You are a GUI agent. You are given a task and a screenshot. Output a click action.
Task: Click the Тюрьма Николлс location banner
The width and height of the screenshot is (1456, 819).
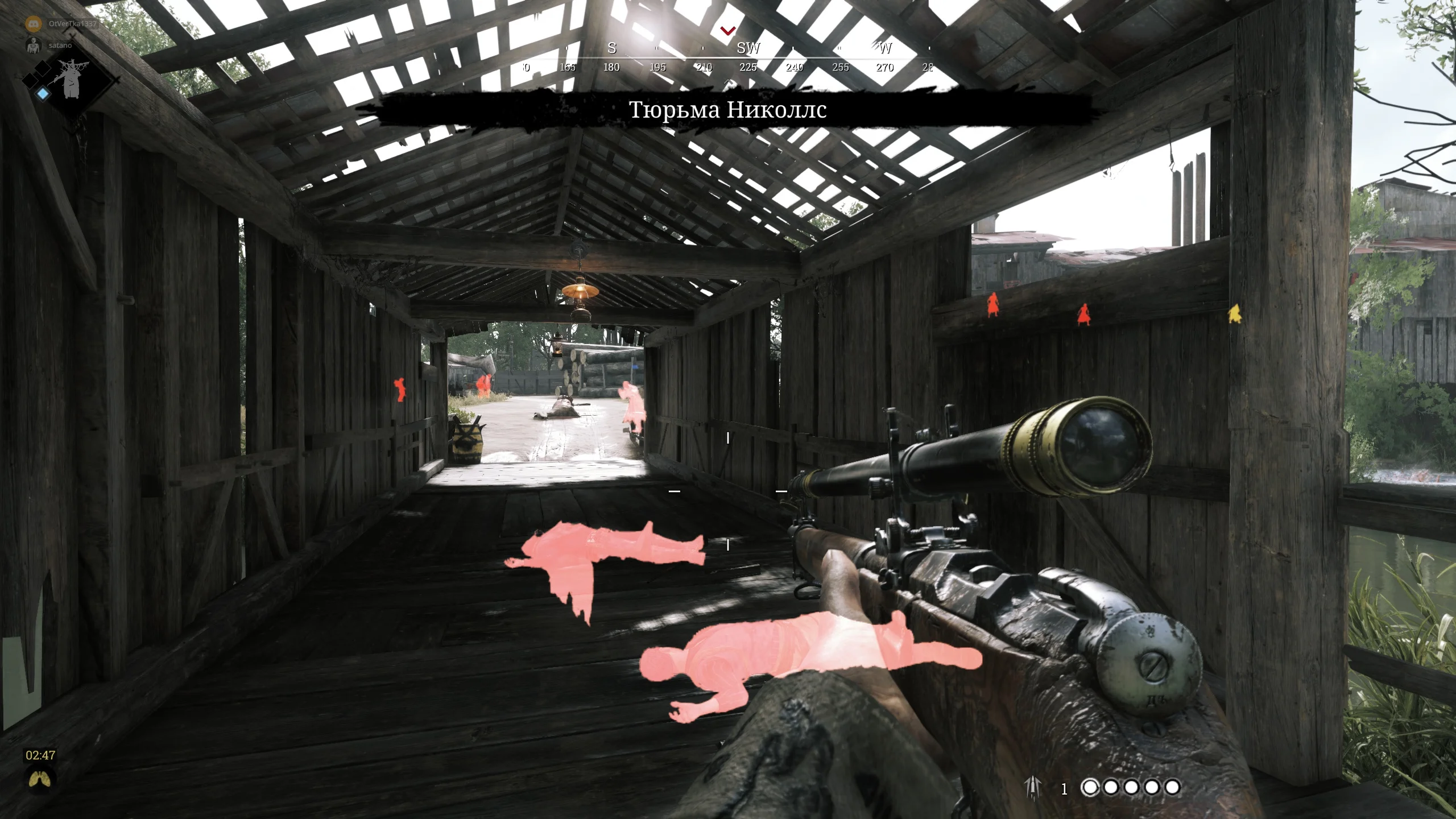pos(727,110)
